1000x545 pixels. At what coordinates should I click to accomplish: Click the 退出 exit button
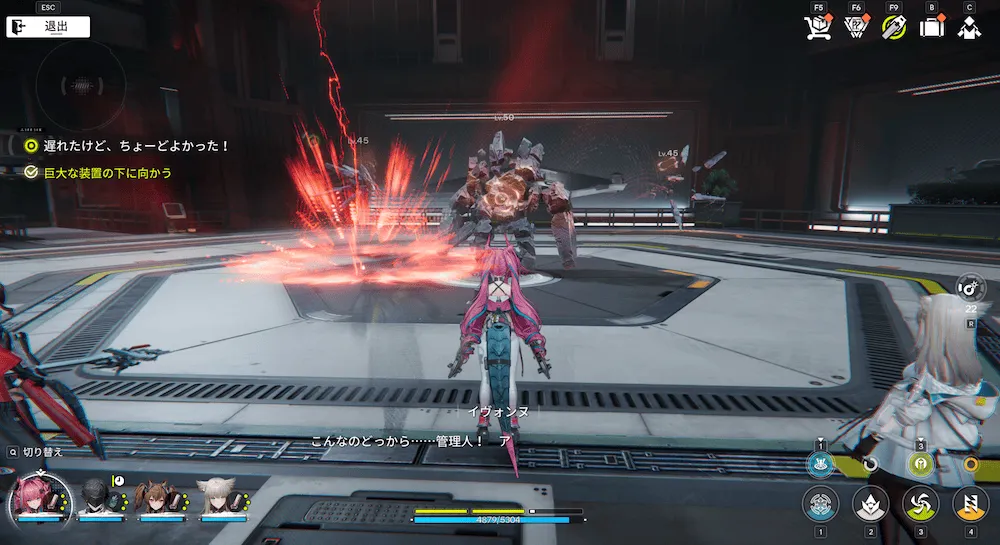point(48,27)
